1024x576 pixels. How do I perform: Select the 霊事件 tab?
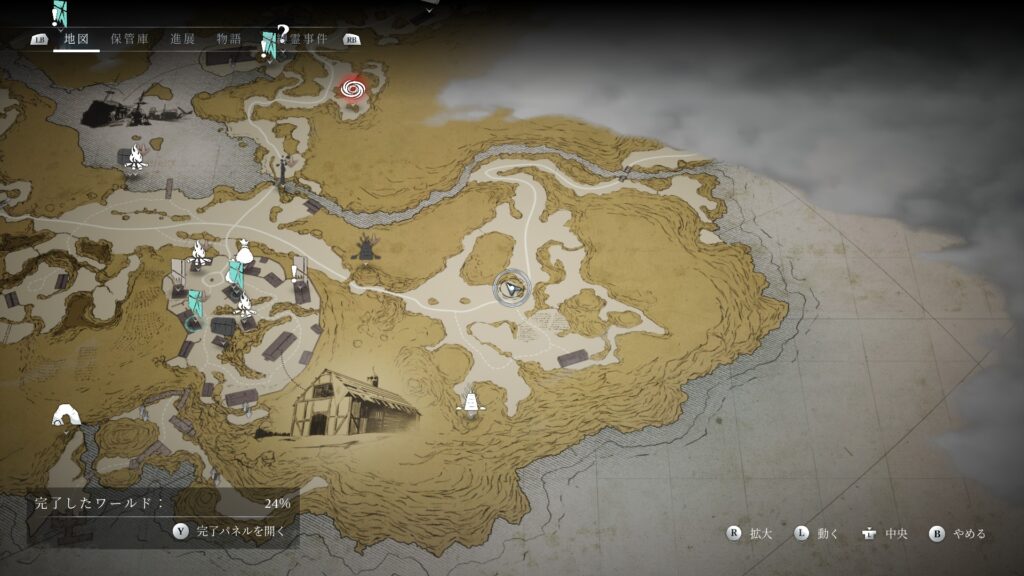[306, 39]
